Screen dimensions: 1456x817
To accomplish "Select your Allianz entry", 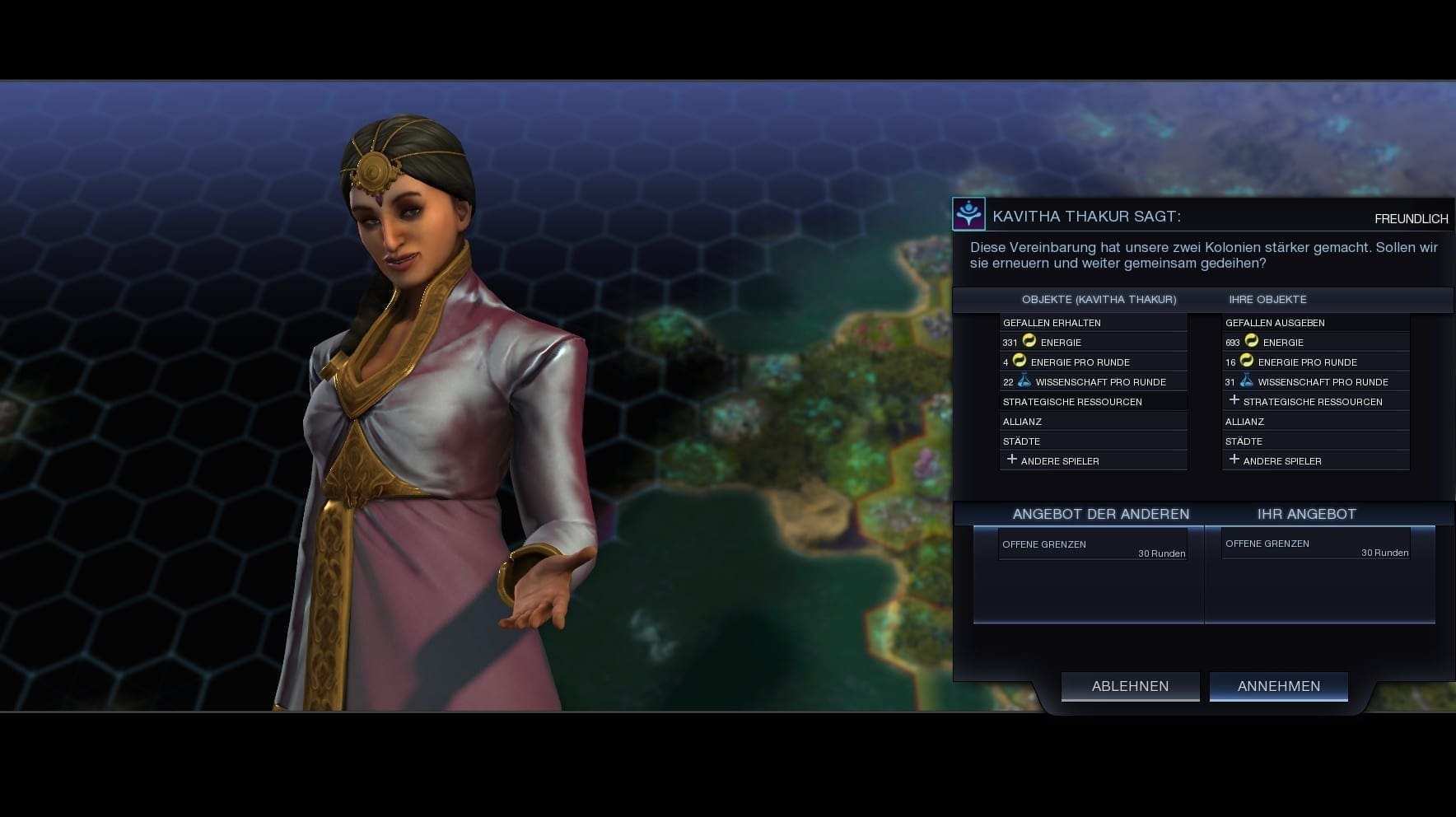I will pyautogui.click(x=1315, y=421).
